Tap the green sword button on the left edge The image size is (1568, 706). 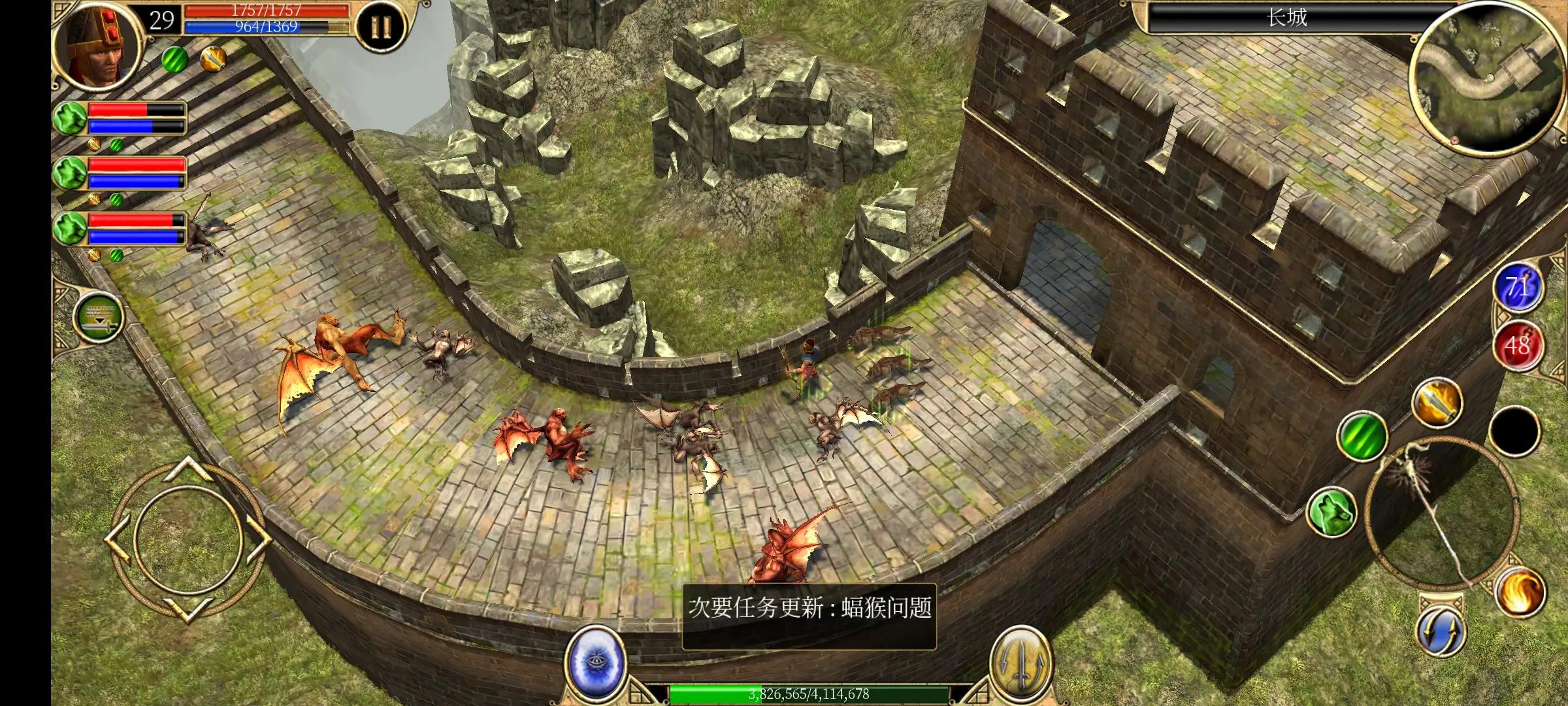[98, 317]
